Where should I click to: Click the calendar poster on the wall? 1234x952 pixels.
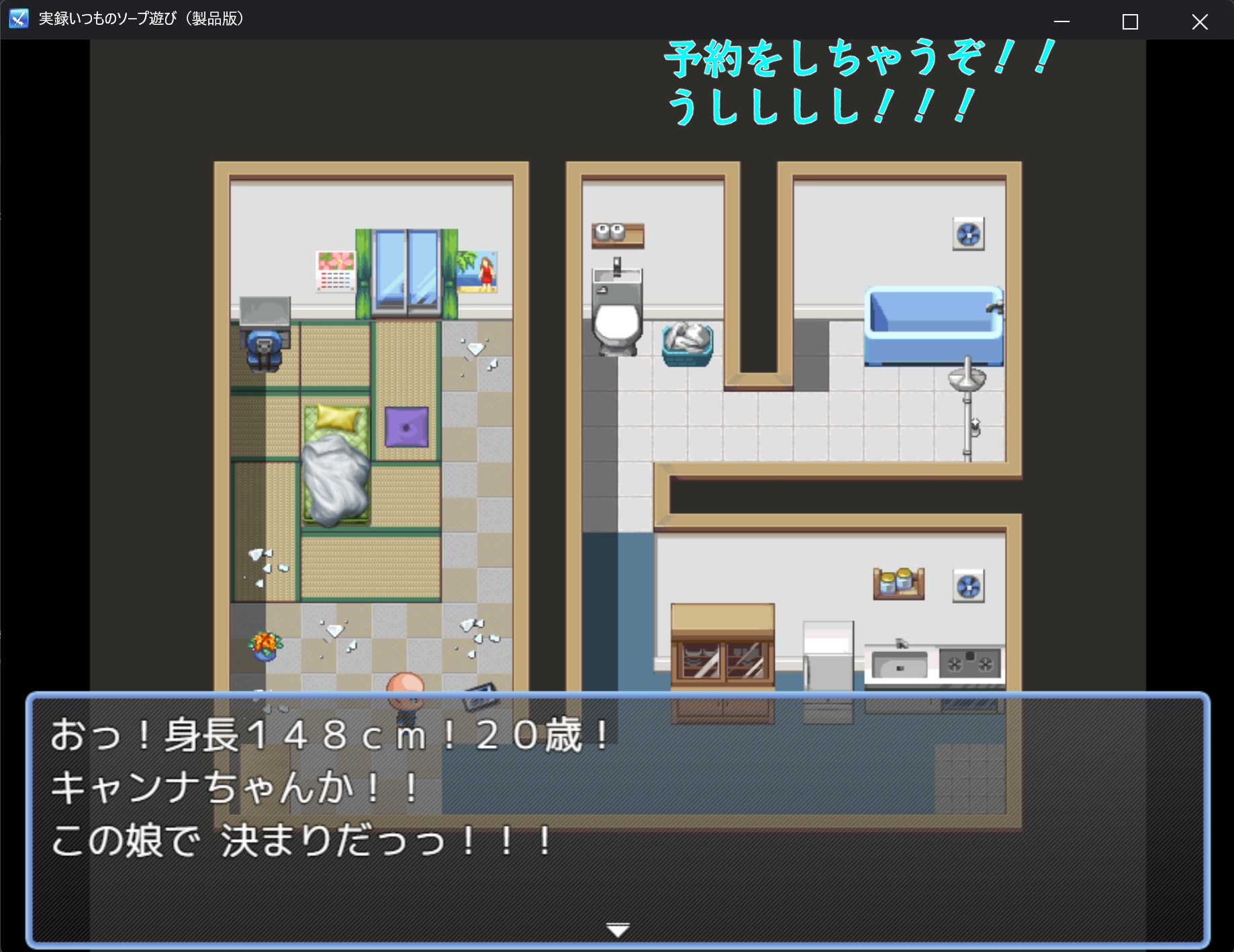point(336,270)
